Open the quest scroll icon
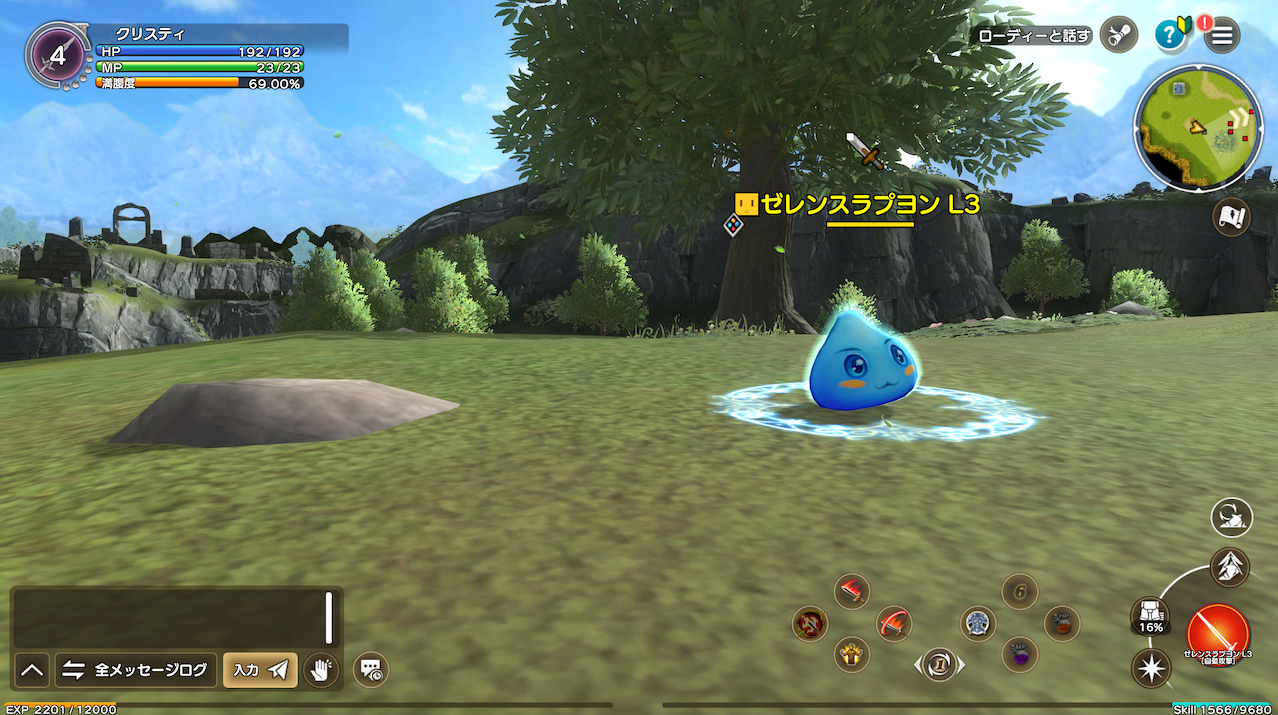This screenshot has height=715, width=1278. point(1118,36)
